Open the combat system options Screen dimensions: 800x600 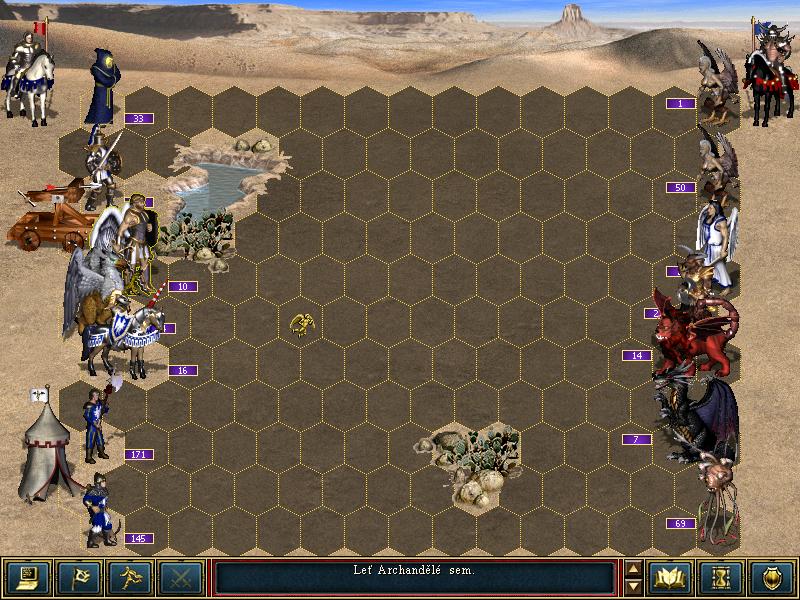[25, 577]
